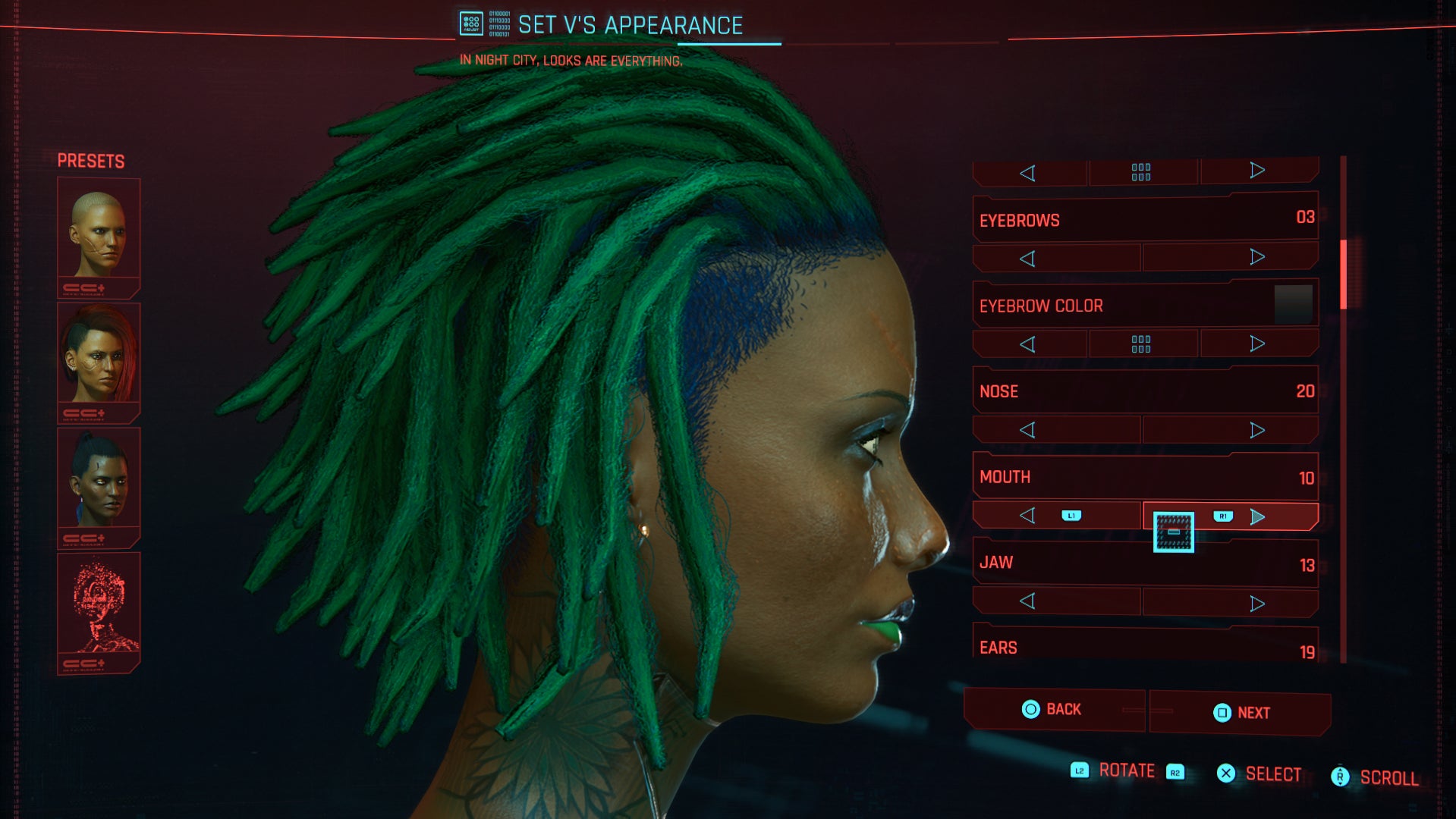Click the X Select controller icon

click(1225, 773)
